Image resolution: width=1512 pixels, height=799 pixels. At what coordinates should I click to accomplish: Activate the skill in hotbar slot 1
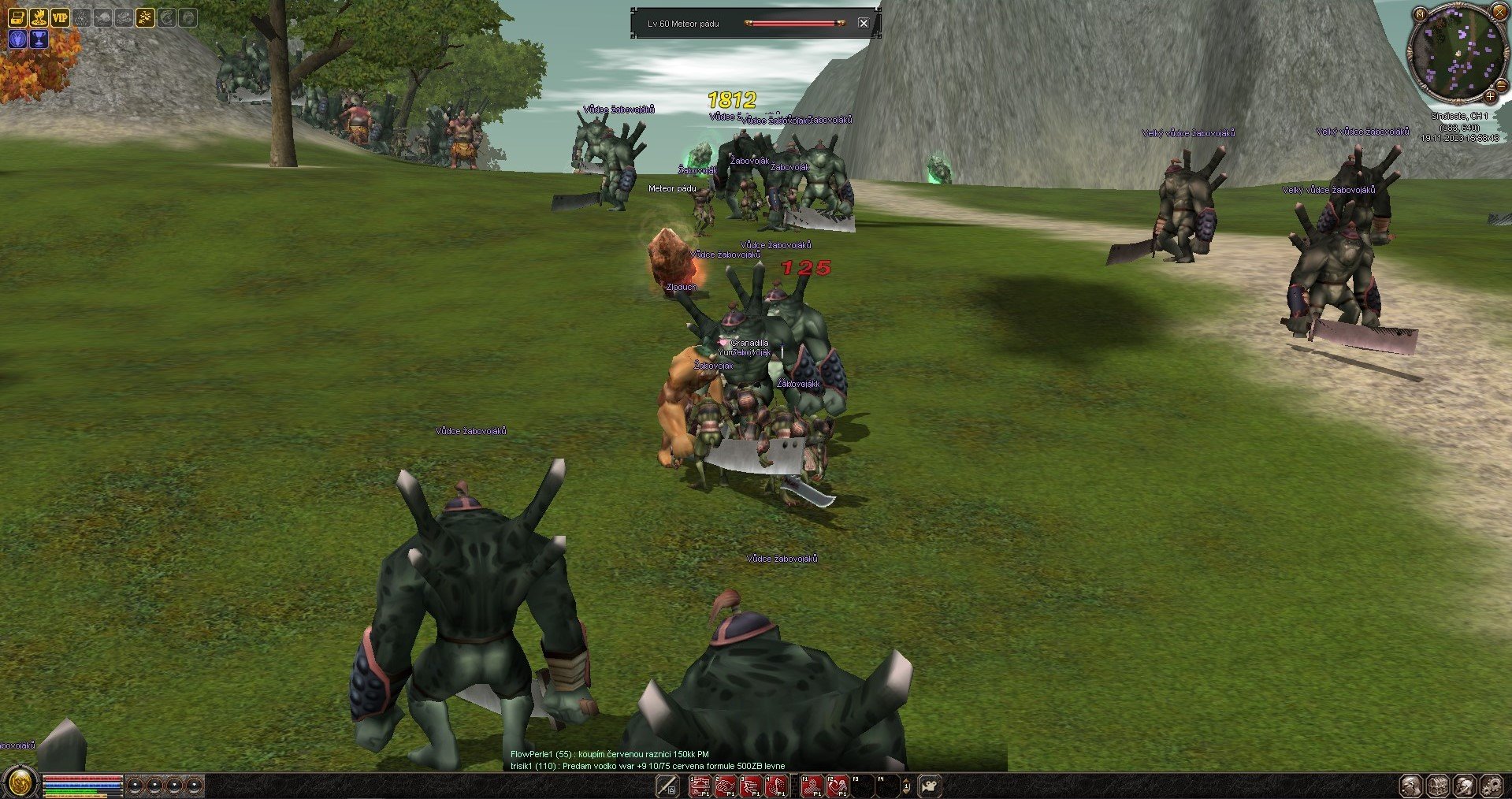[x=700, y=786]
